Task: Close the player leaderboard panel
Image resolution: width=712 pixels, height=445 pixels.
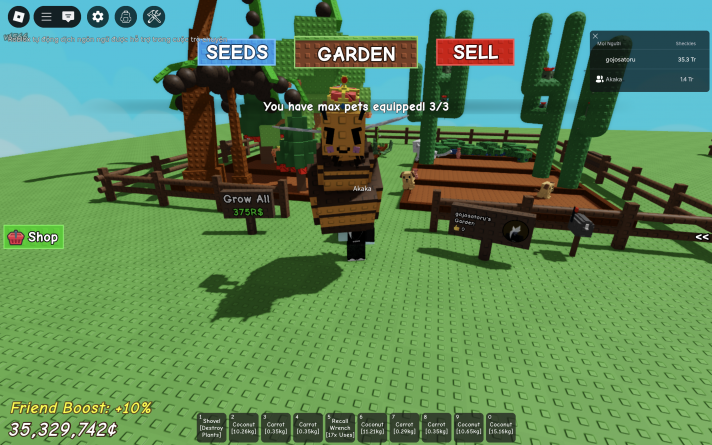Action: pyautogui.click(x=596, y=36)
